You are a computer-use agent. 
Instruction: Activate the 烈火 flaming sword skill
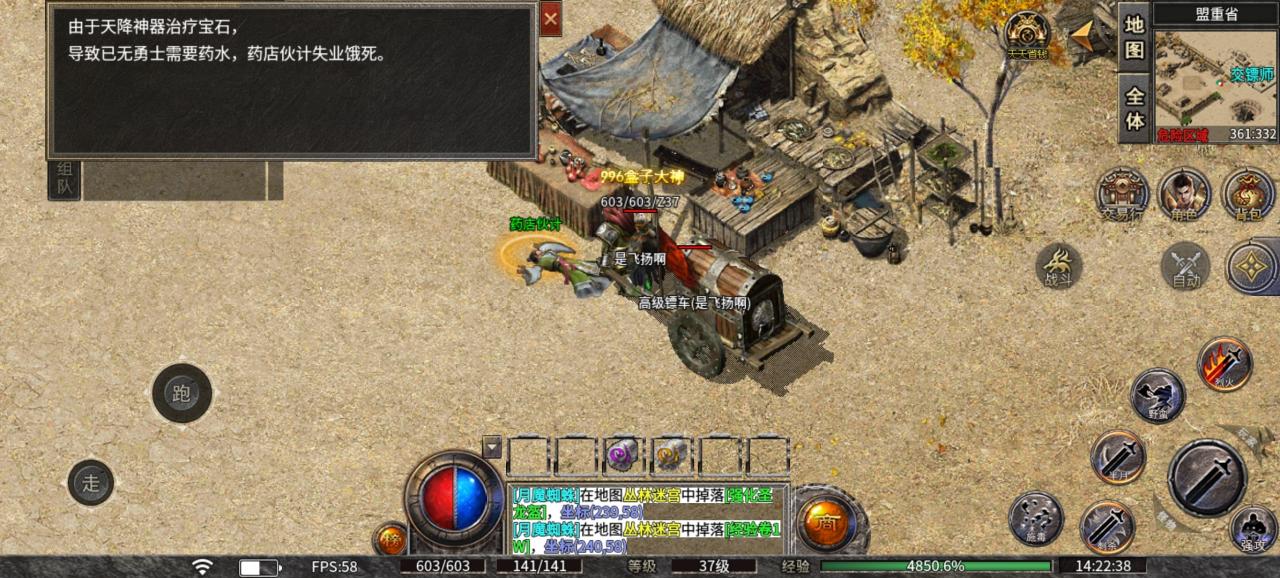click(x=1225, y=363)
